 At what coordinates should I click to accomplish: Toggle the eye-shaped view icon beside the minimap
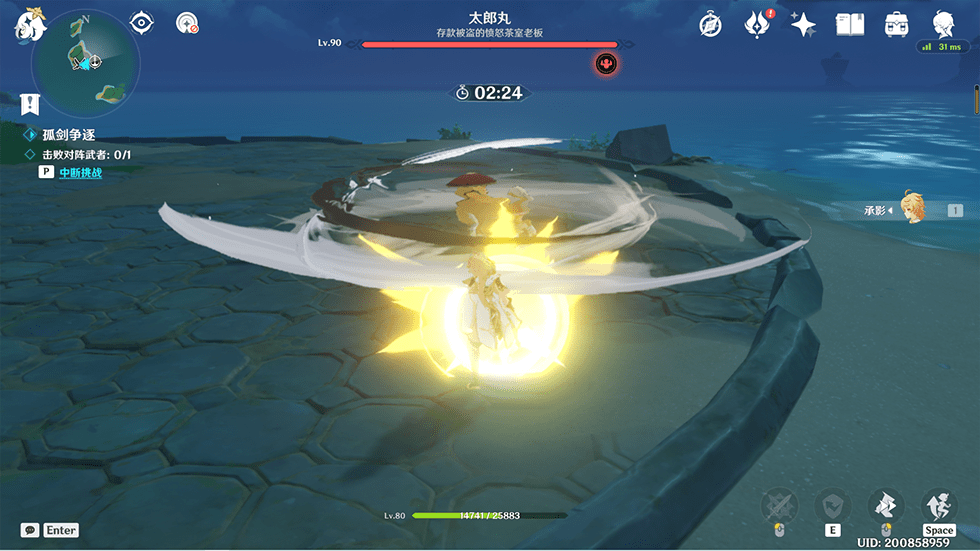(142, 23)
